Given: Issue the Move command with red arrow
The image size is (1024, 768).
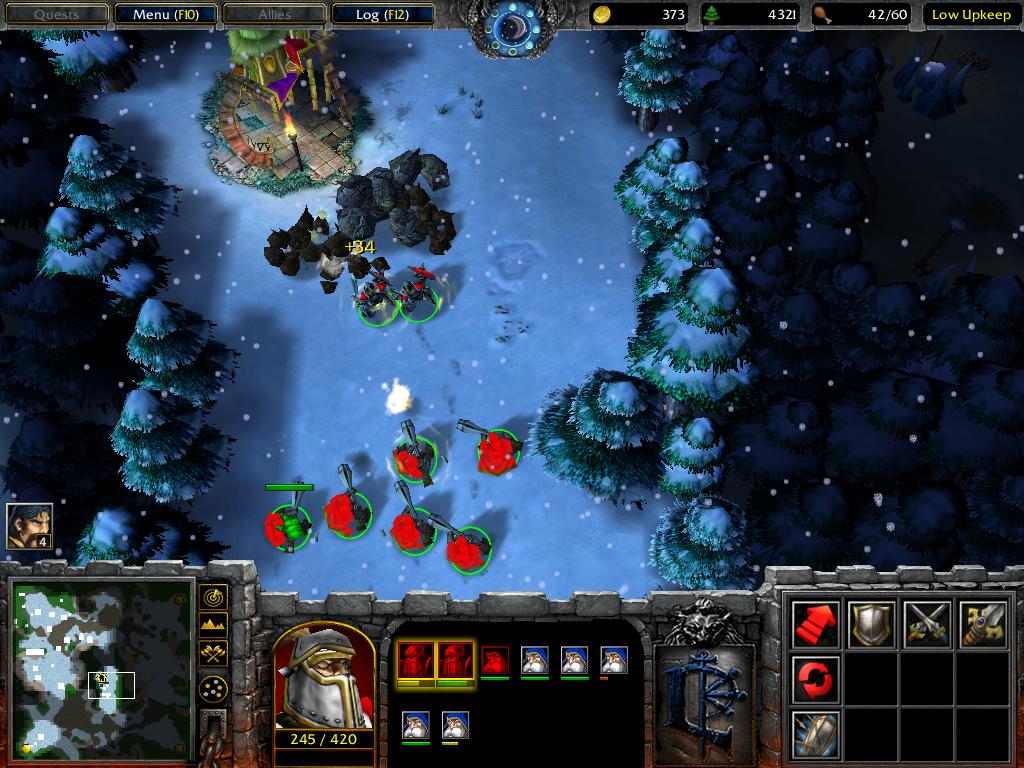Looking at the screenshot, I should point(815,624).
